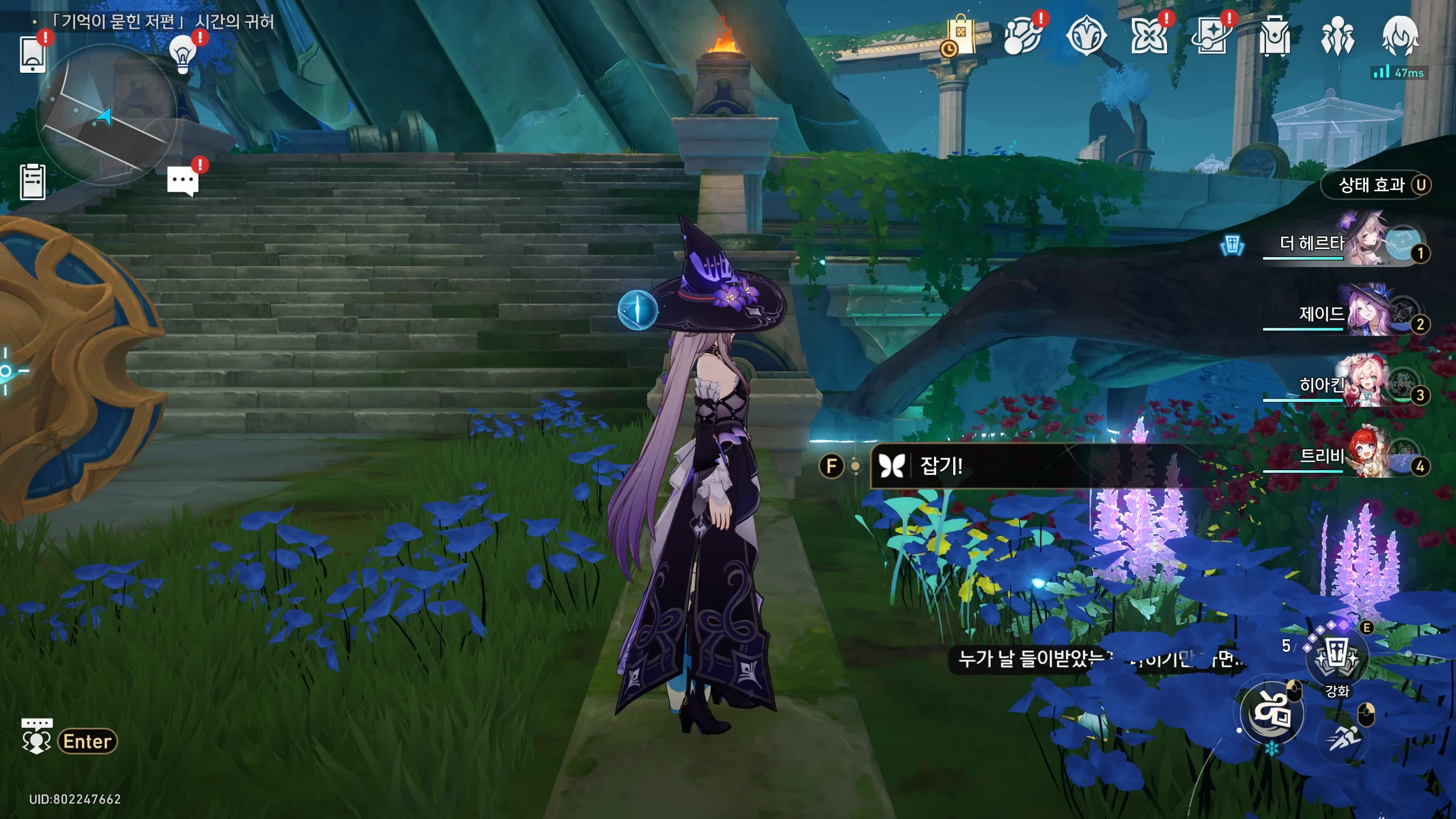Open the character portrait icon

[1400, 36]
